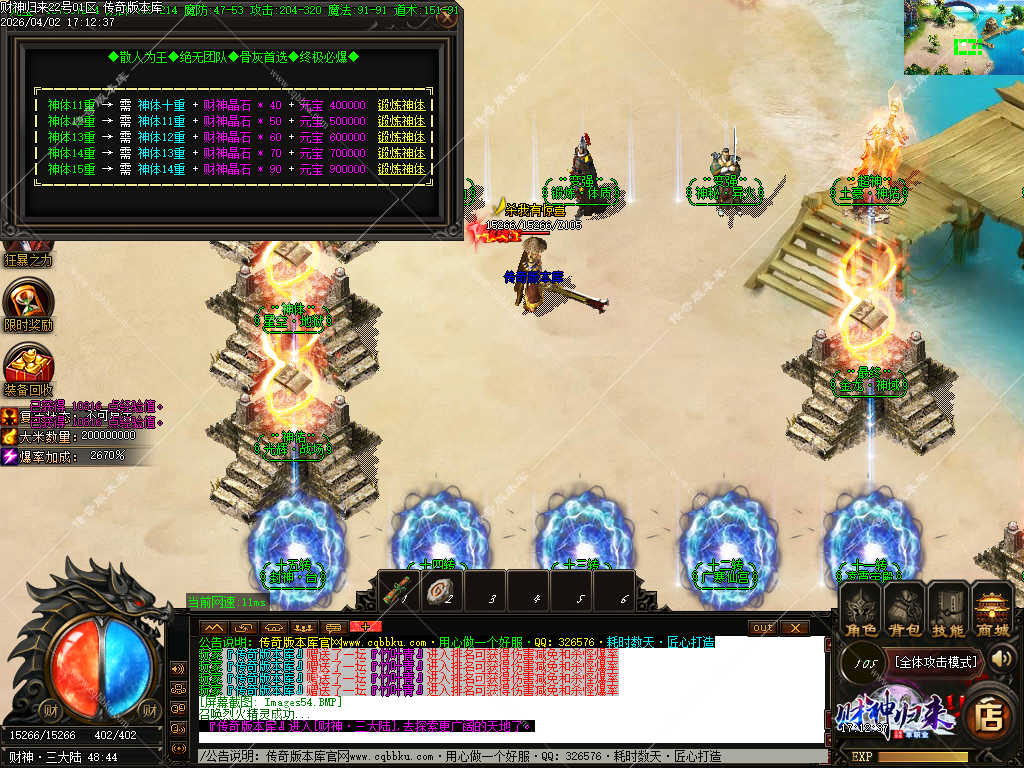Click 锻炼神体 link for 神体11重
1024x768 pixels.
[402, 105]
